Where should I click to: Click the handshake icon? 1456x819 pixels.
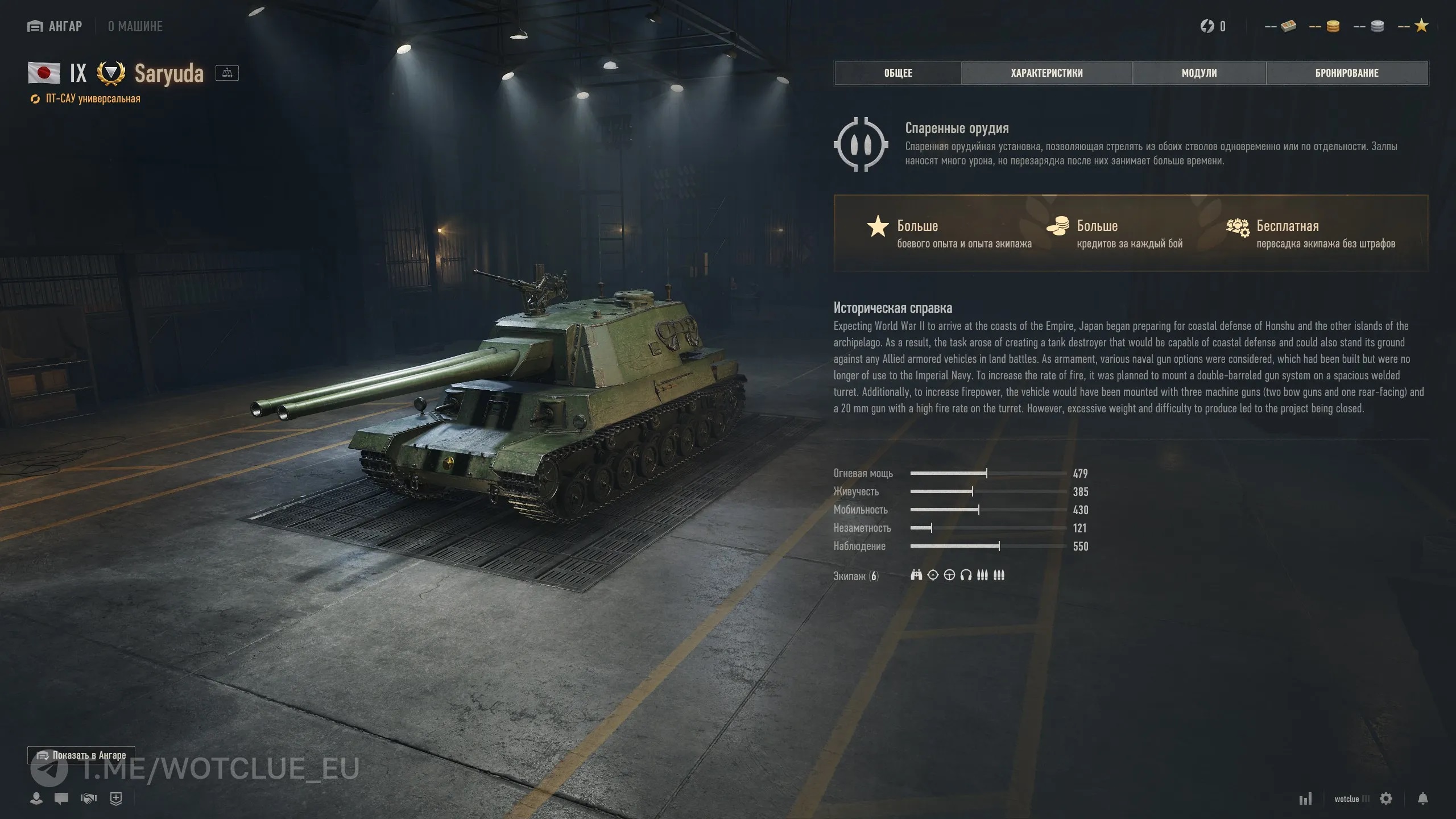point(89,799)
